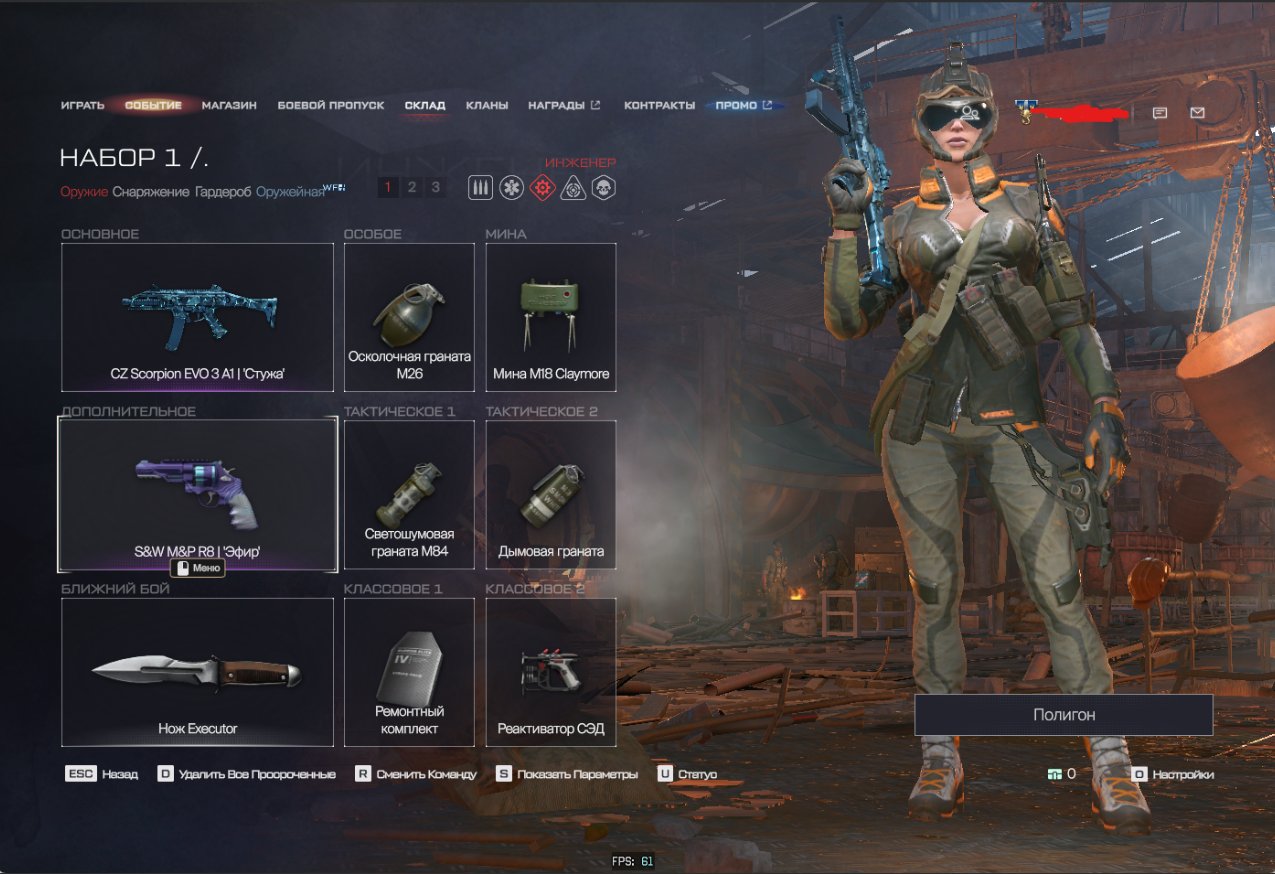This screenshot has height=874, width=1275.
Task: Open the mail envelope icon
Action: pos(1197,113)
